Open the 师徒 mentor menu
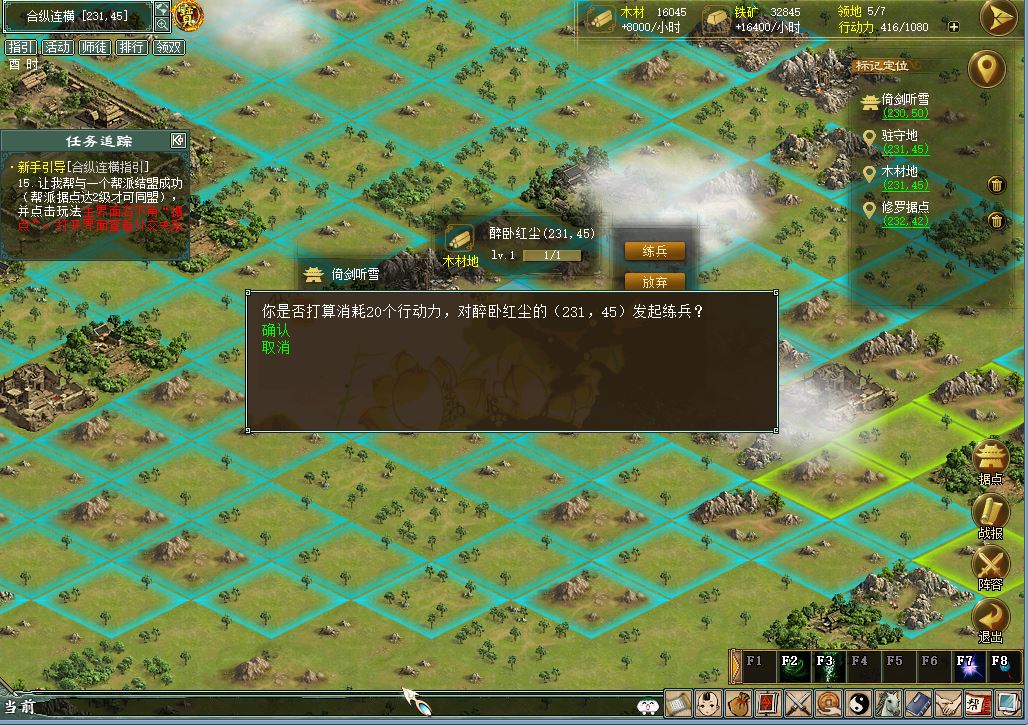This screenshot has width=1028, height=725. [95, 47]
